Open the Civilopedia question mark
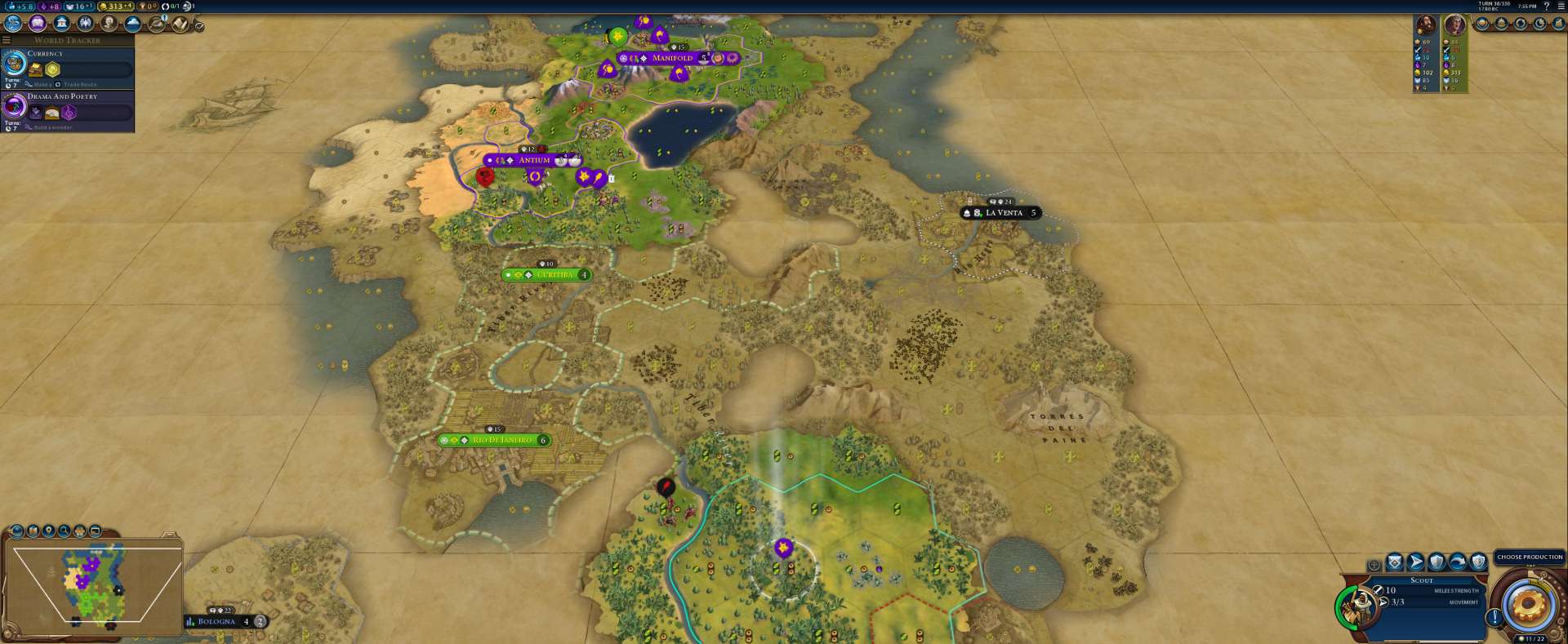Image resolution: width=1568 pixels, height=644 pixels. (x=1546, y=6)
